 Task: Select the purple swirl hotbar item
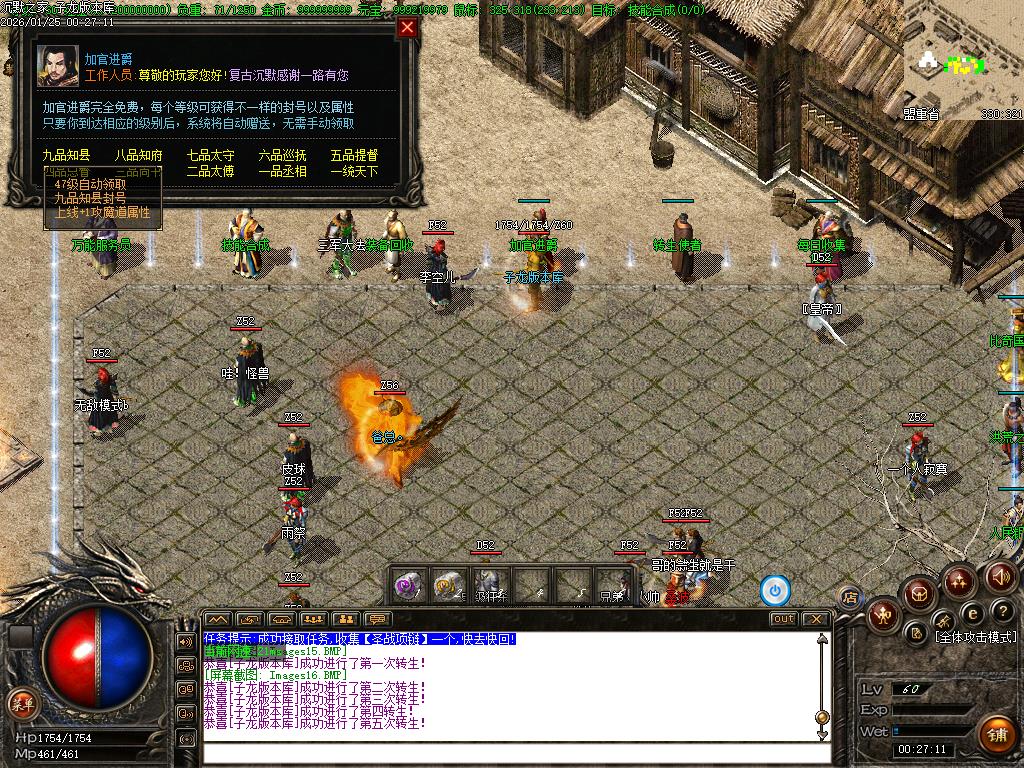point(408,585)
